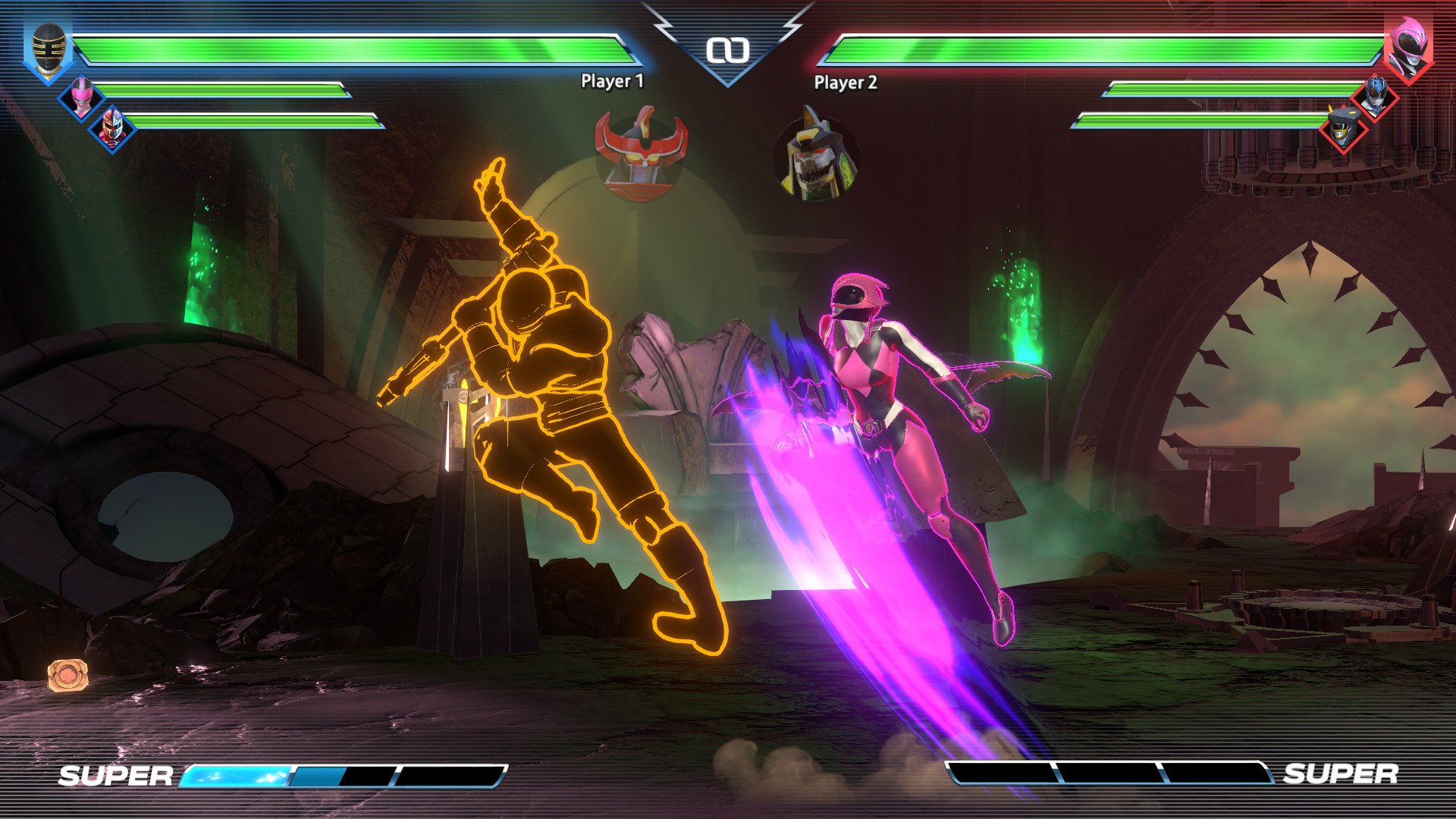Expand Player 1's teammate portrait stack
1456x819 pixels.
(x=97, y=112)
